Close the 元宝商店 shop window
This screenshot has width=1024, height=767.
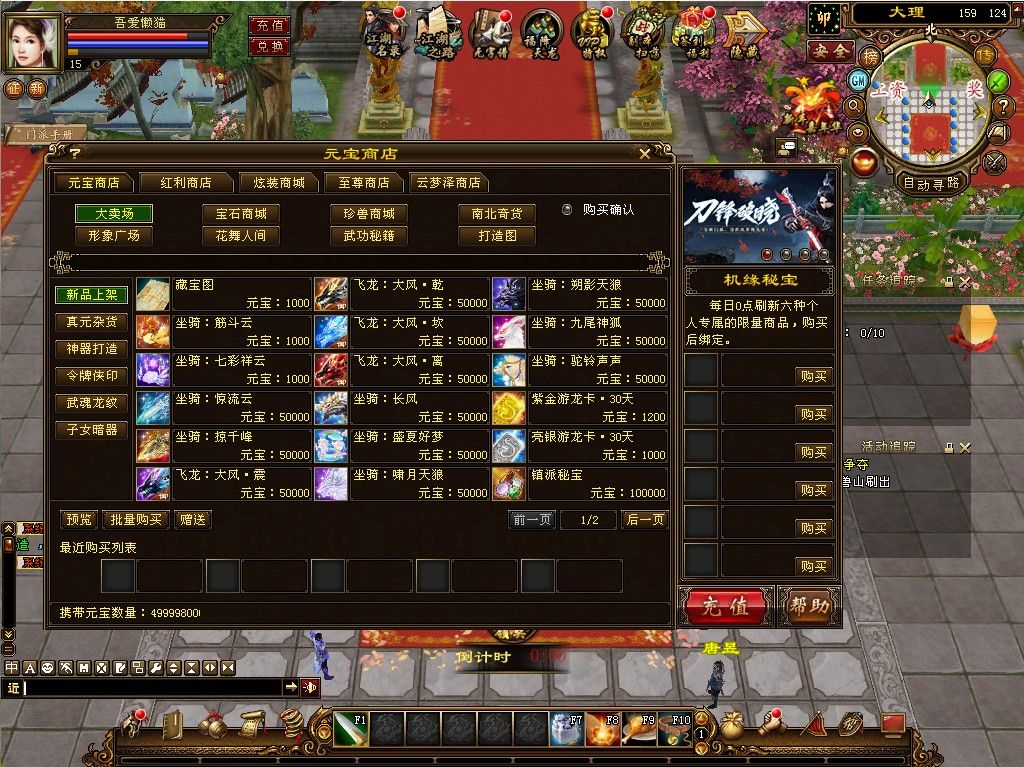pyautogui.click(x=645, y=153)
